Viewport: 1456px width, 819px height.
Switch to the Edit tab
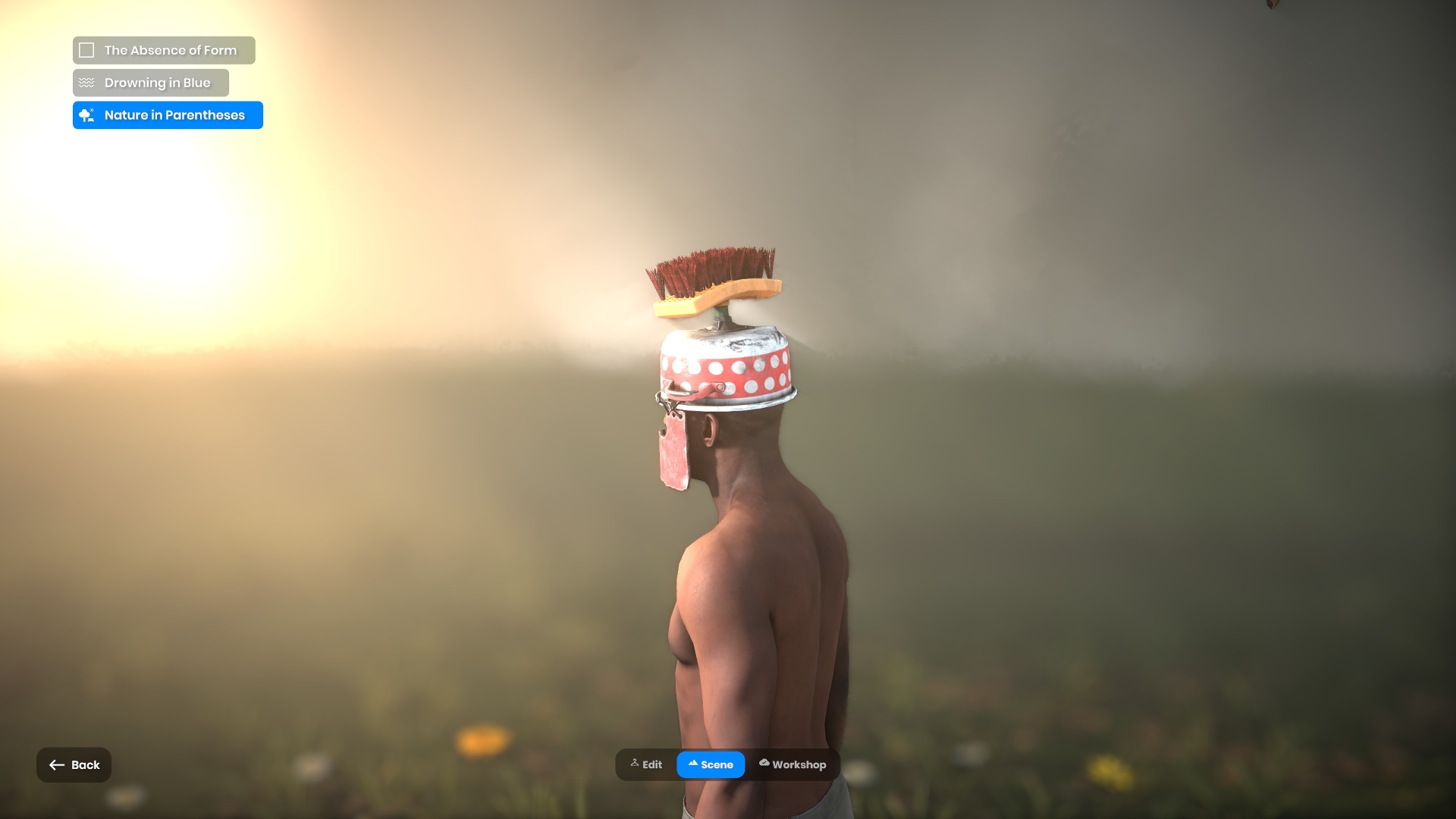click(646, 764)
